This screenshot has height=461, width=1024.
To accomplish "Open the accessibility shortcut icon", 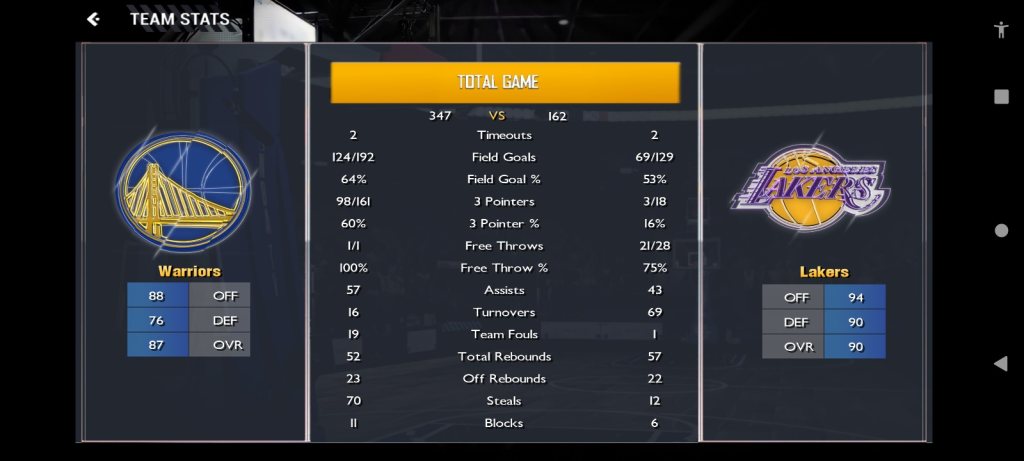I will [x=1001, y=29].
